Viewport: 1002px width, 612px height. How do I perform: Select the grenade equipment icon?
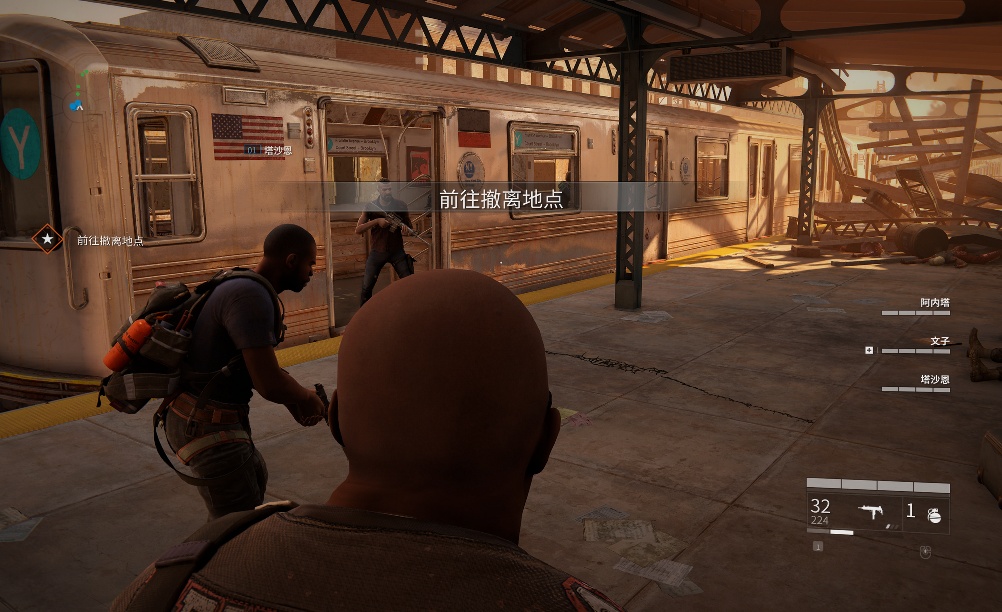933,514
